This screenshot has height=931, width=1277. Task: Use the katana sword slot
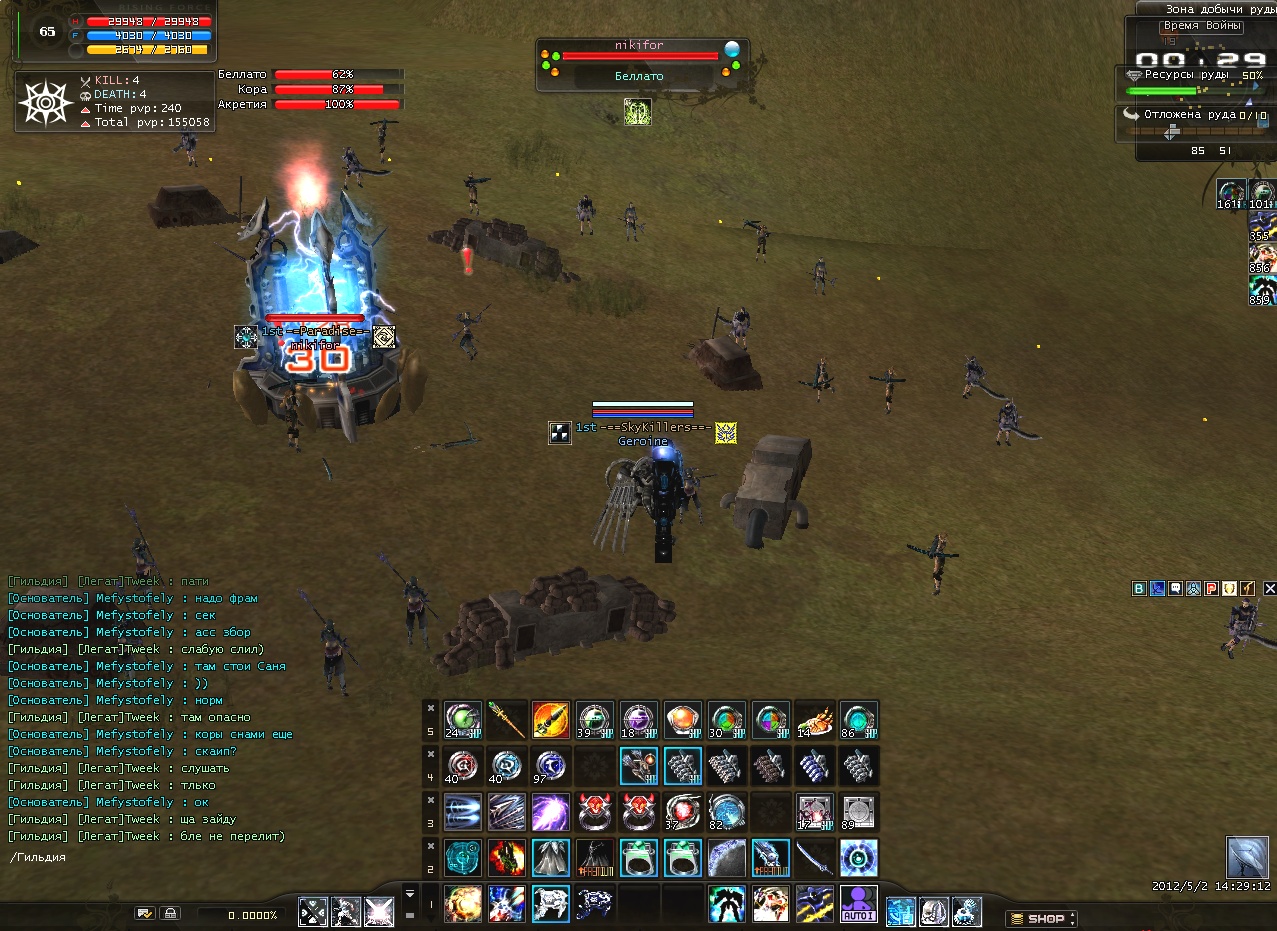pos(814,857)
